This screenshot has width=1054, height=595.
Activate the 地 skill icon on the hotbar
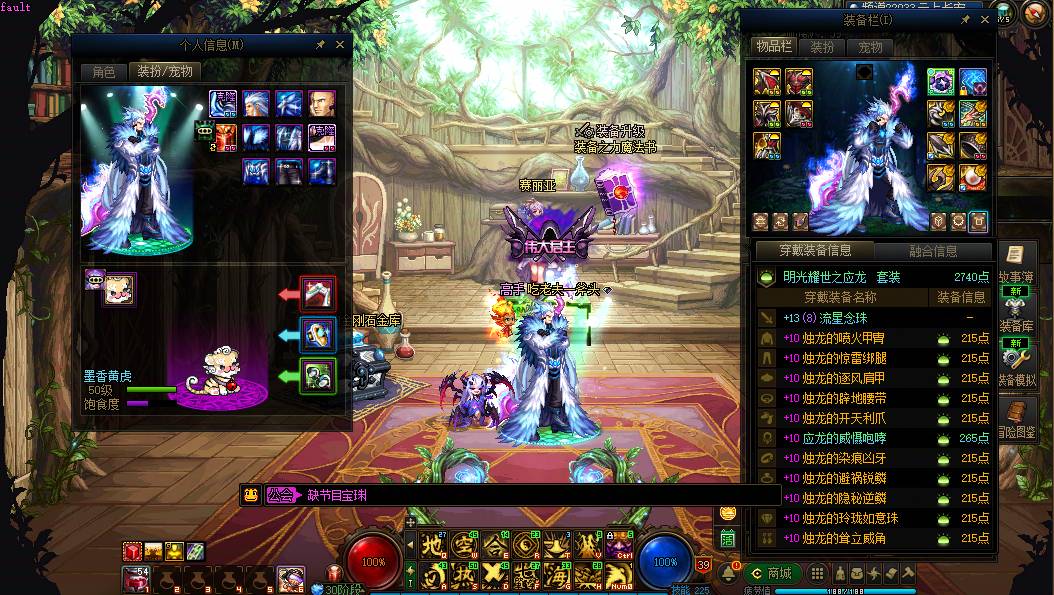[431, 546]
